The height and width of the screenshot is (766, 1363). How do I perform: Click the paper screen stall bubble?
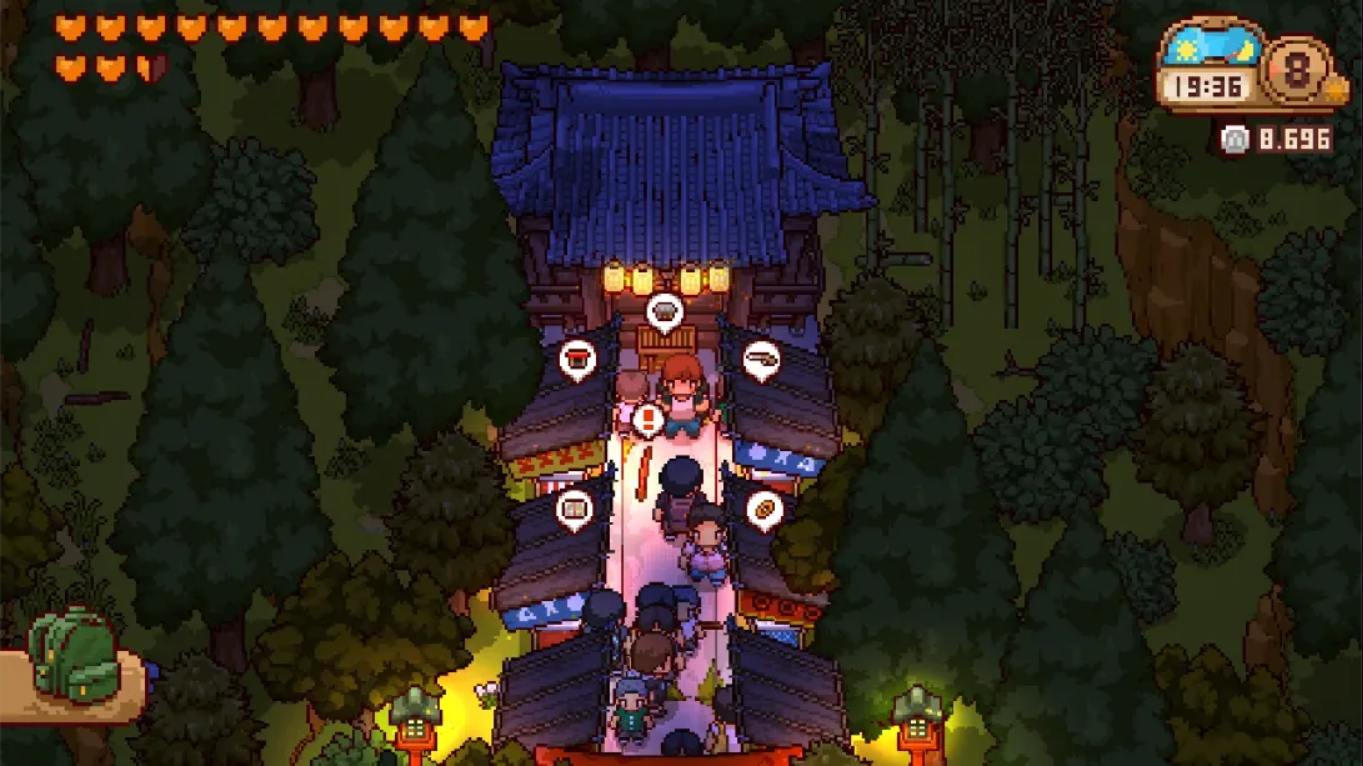[573, 507]
